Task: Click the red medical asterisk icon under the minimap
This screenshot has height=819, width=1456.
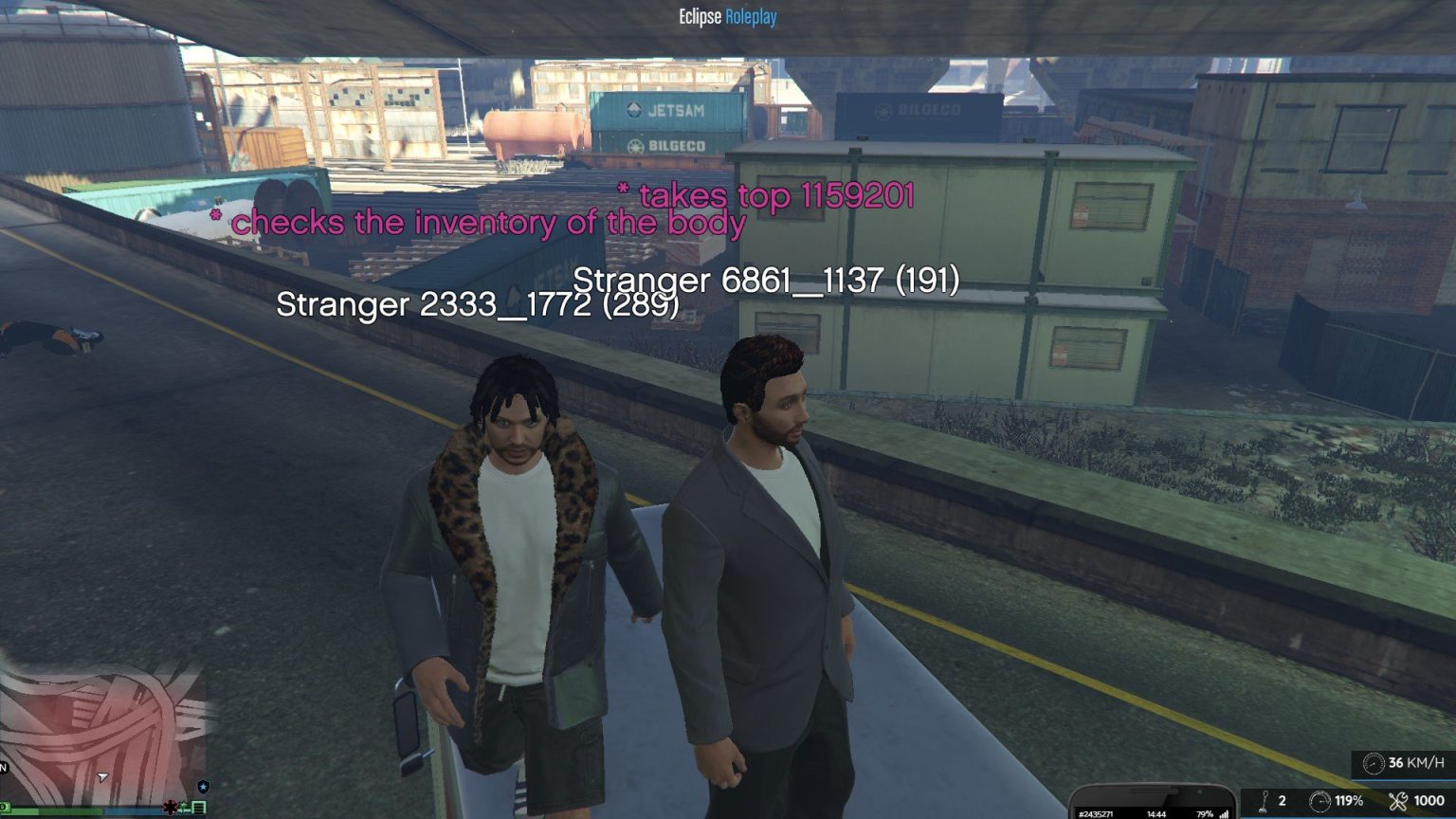Action: (172, 807)
